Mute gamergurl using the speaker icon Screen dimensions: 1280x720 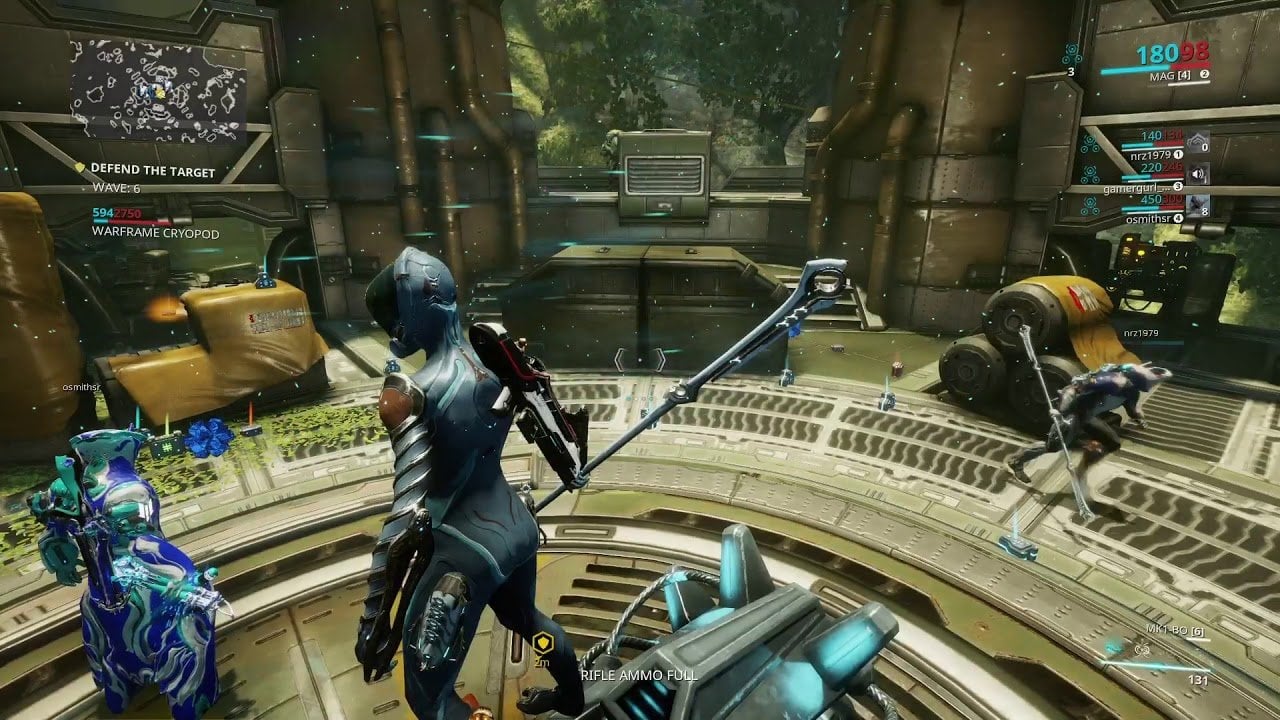click(1198, 173)
